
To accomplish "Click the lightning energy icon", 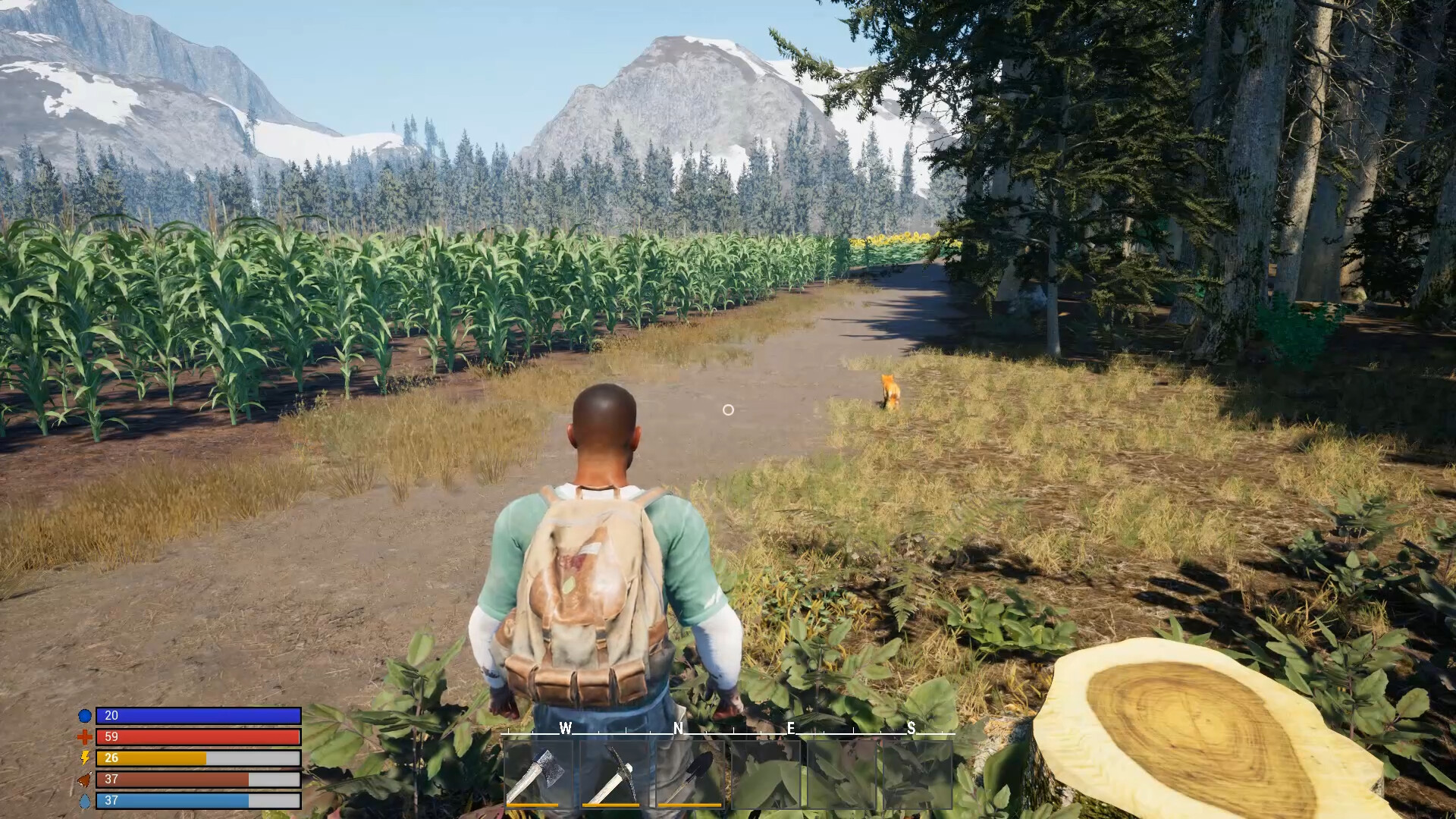I will pyautogui.click(x=86, y=757).
